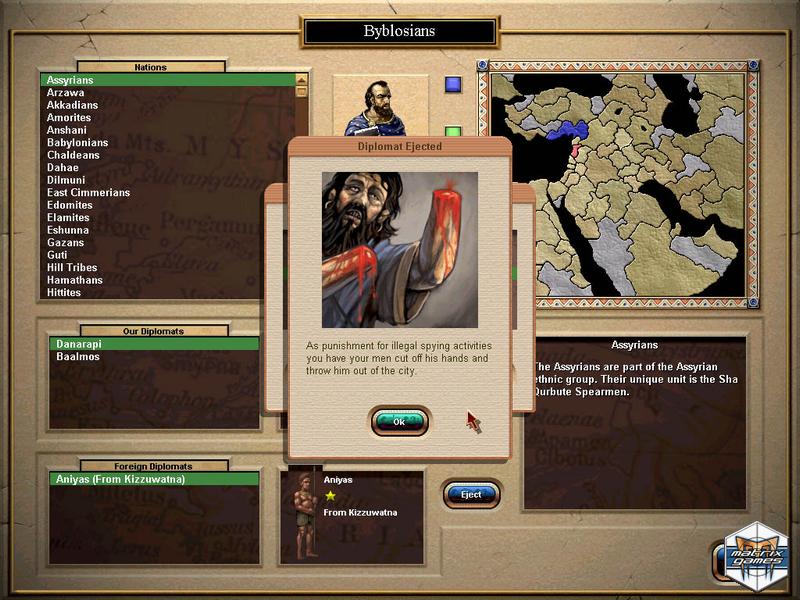
Task: Choose diplomat Baalmos
Action: coord(78,357)
